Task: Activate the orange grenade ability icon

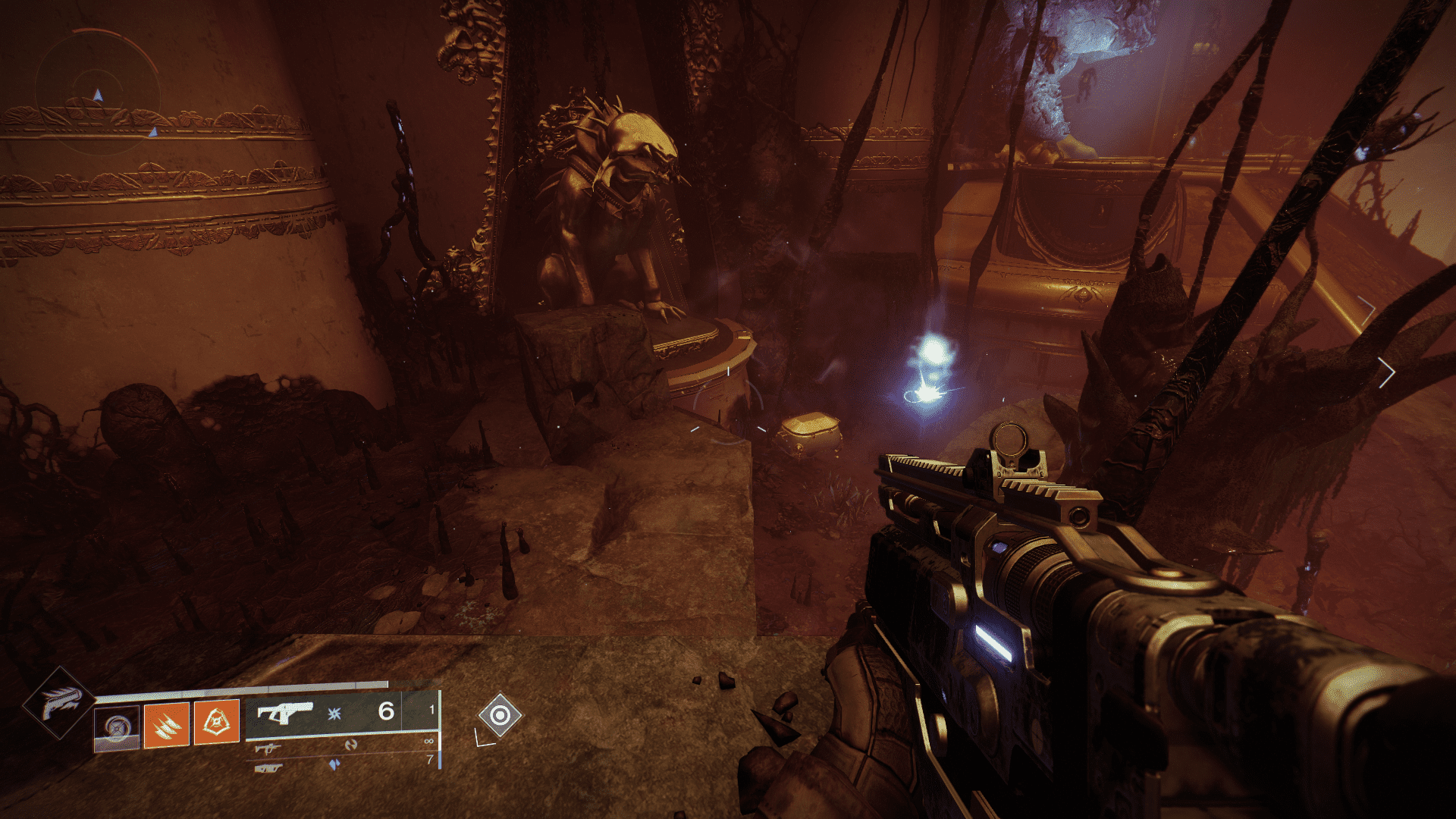Action: coord(218,723)
